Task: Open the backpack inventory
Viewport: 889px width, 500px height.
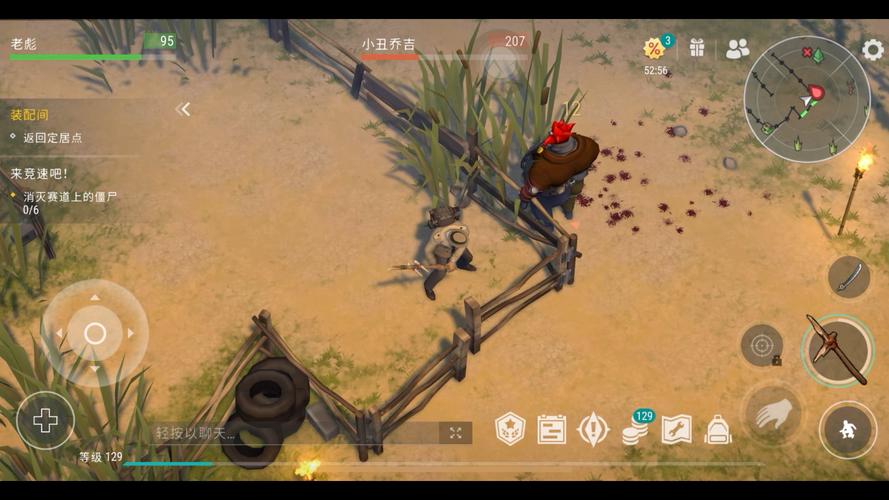Action: pyautogui.click(x=717, y=429)
